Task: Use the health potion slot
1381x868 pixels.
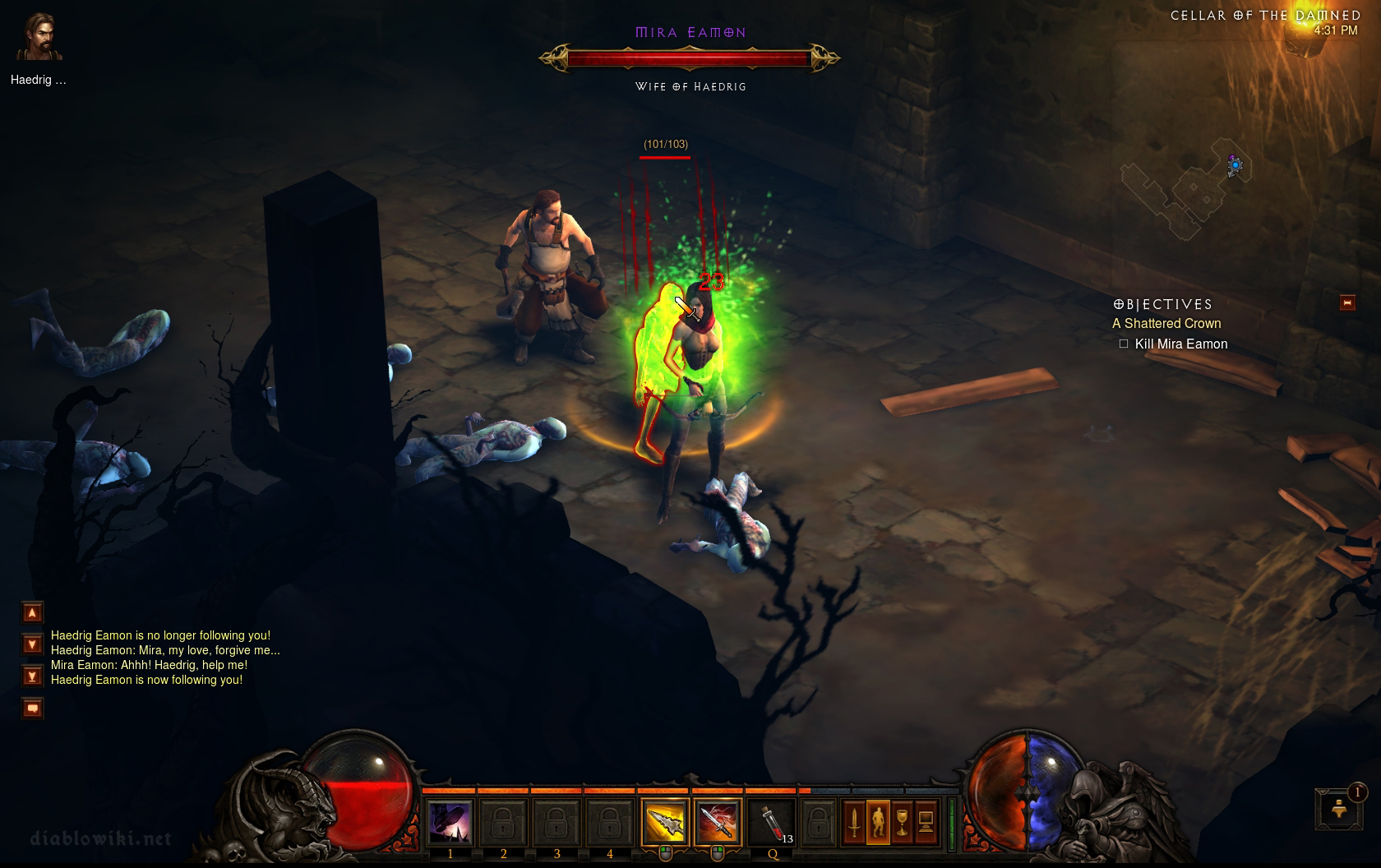Action: point(772,822)
